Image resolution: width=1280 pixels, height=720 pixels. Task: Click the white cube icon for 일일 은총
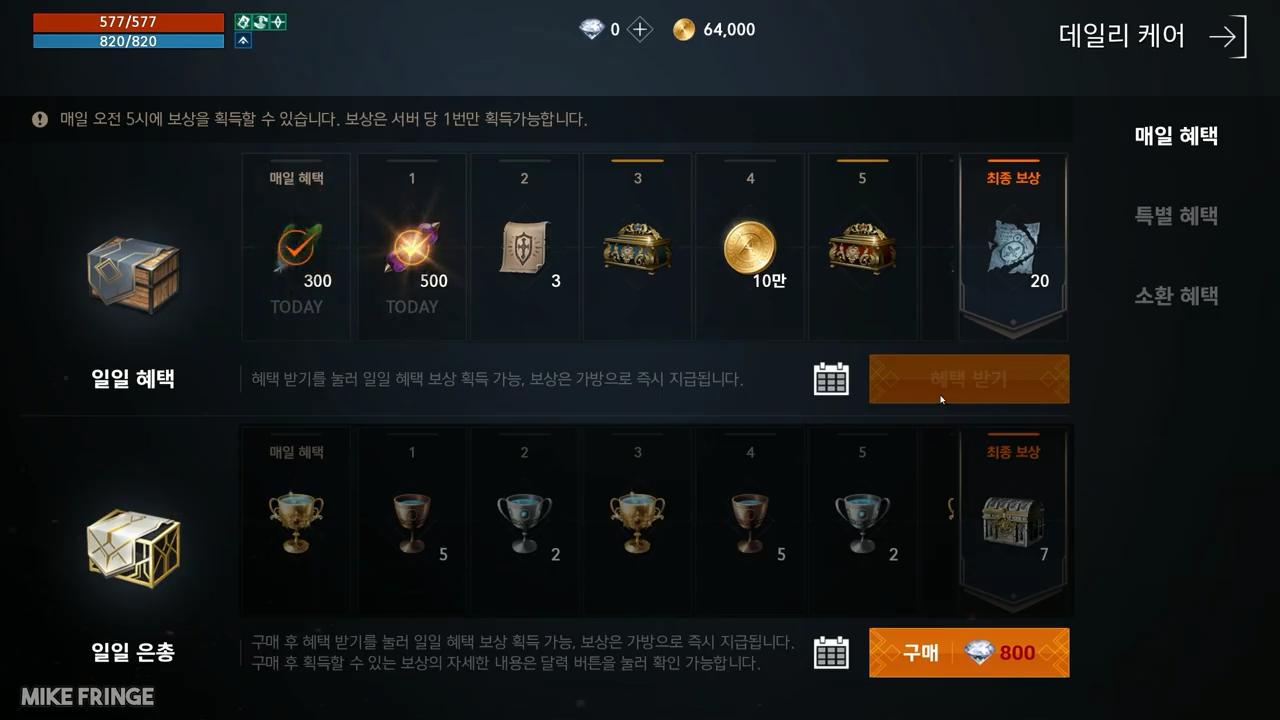point(133,545)
